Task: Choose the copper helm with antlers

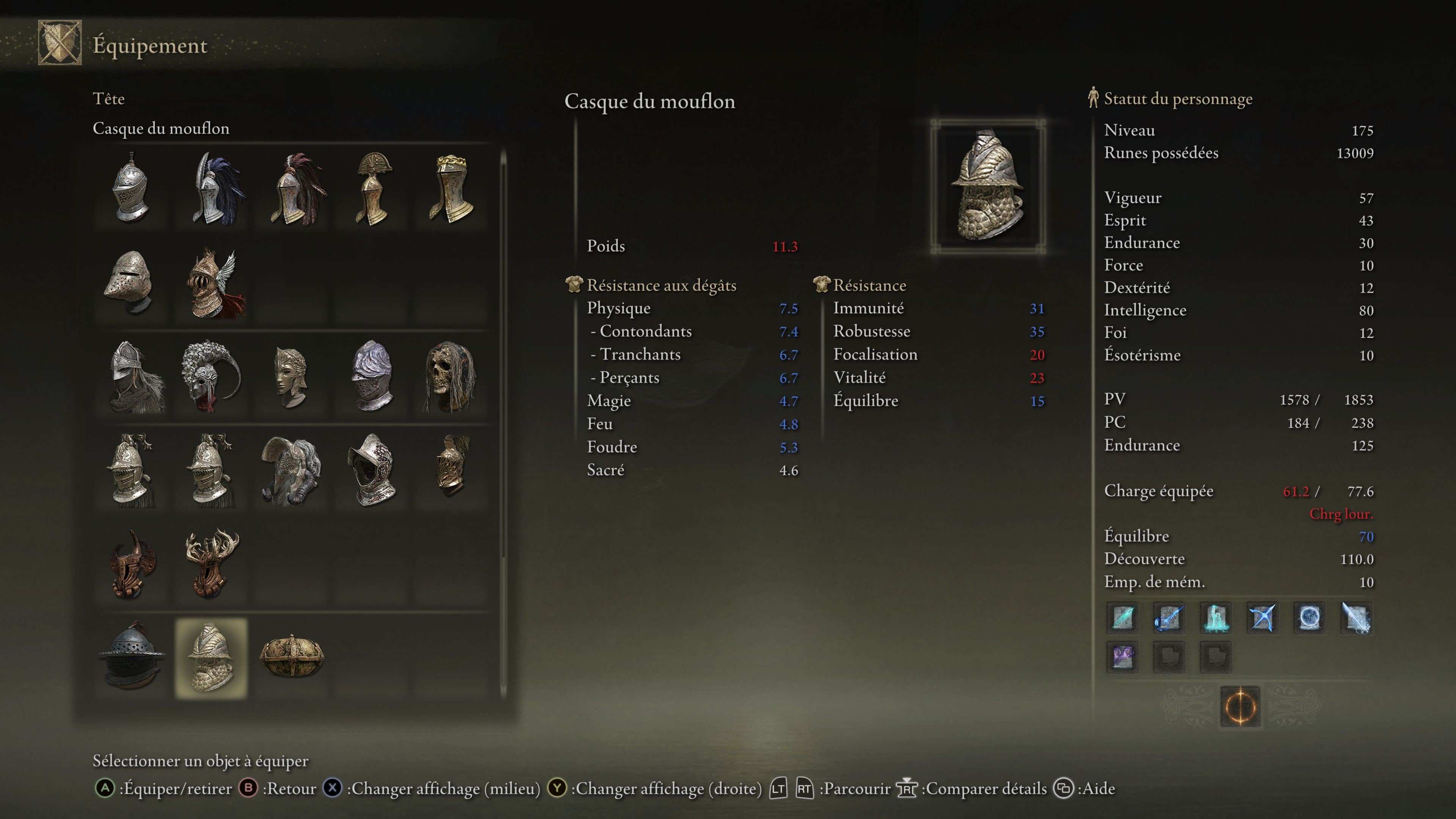Action: pos(212,564)
